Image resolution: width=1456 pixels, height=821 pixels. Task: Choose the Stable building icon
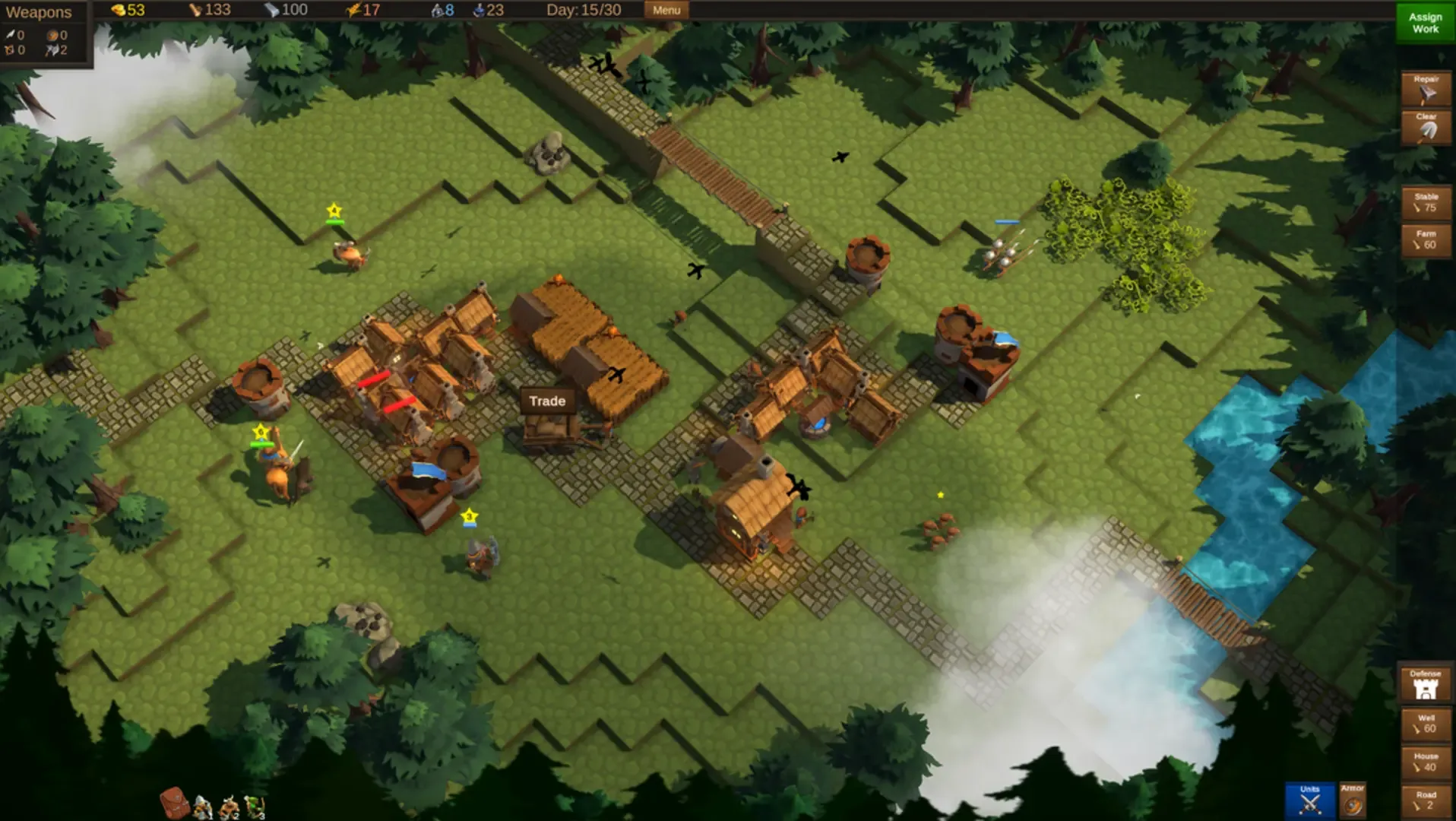coord(1426,201)
